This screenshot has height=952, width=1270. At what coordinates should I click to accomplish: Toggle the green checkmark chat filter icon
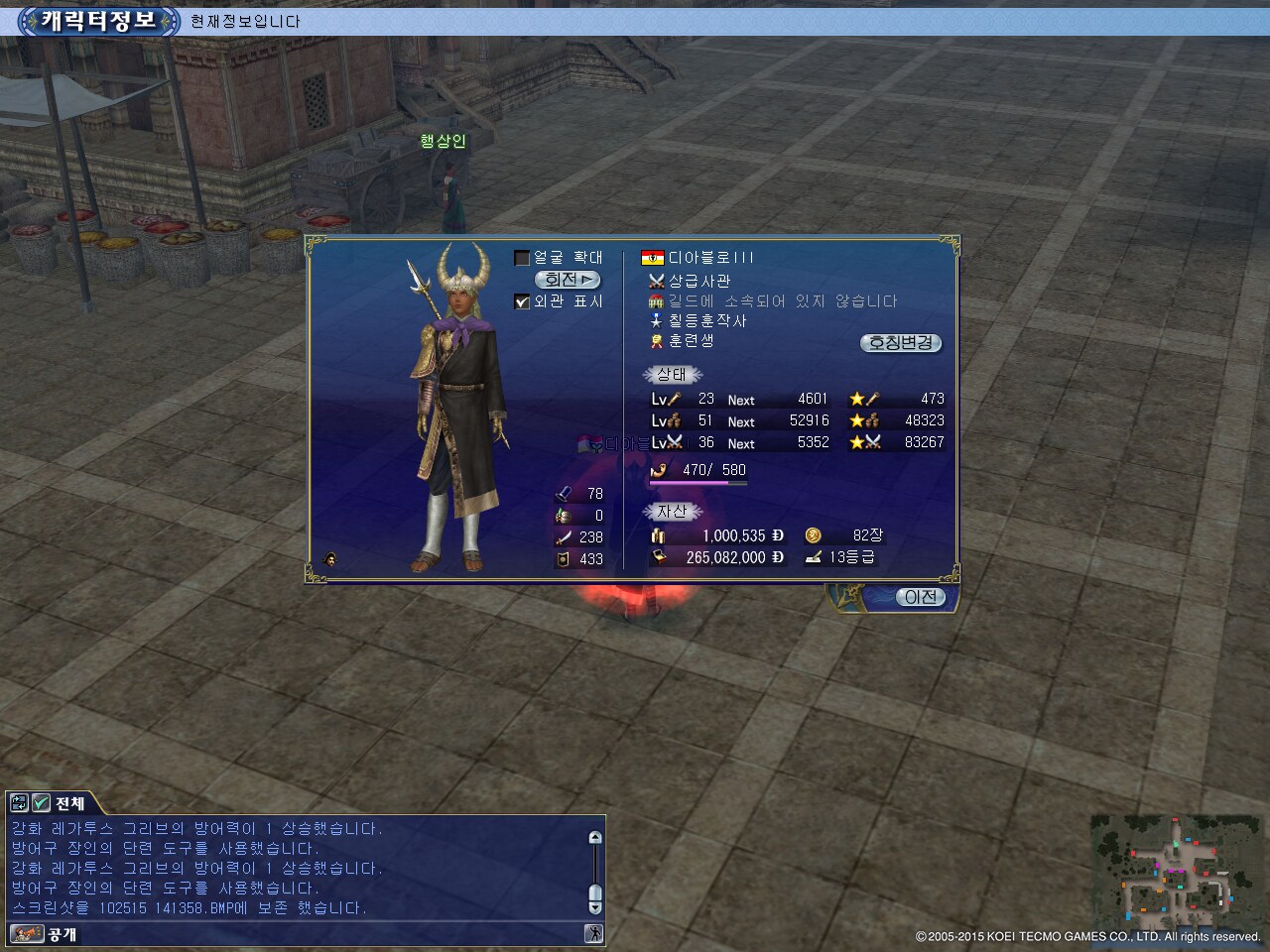click(42, 803)
